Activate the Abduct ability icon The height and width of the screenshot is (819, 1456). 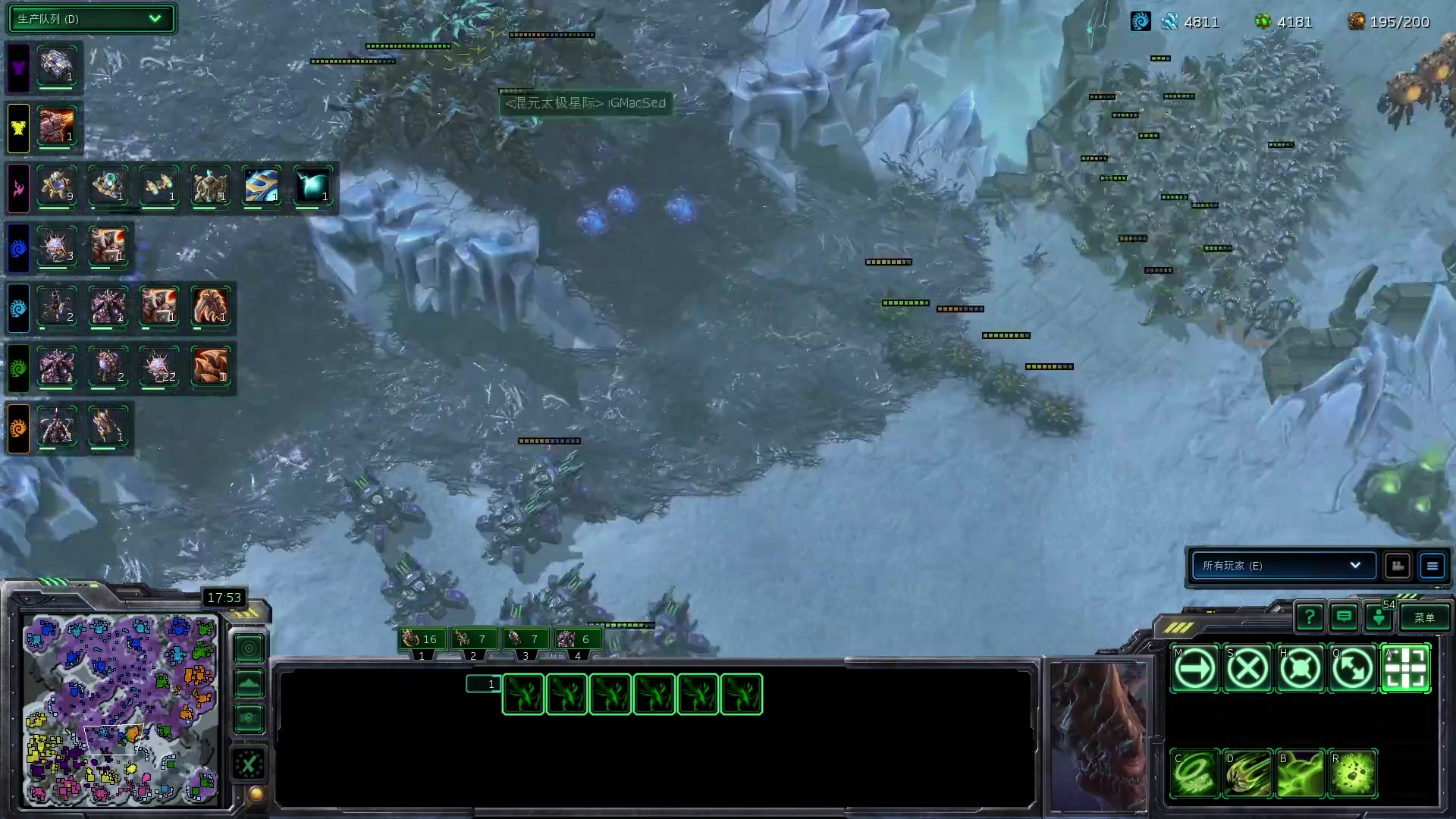[x=1247, y=774]
